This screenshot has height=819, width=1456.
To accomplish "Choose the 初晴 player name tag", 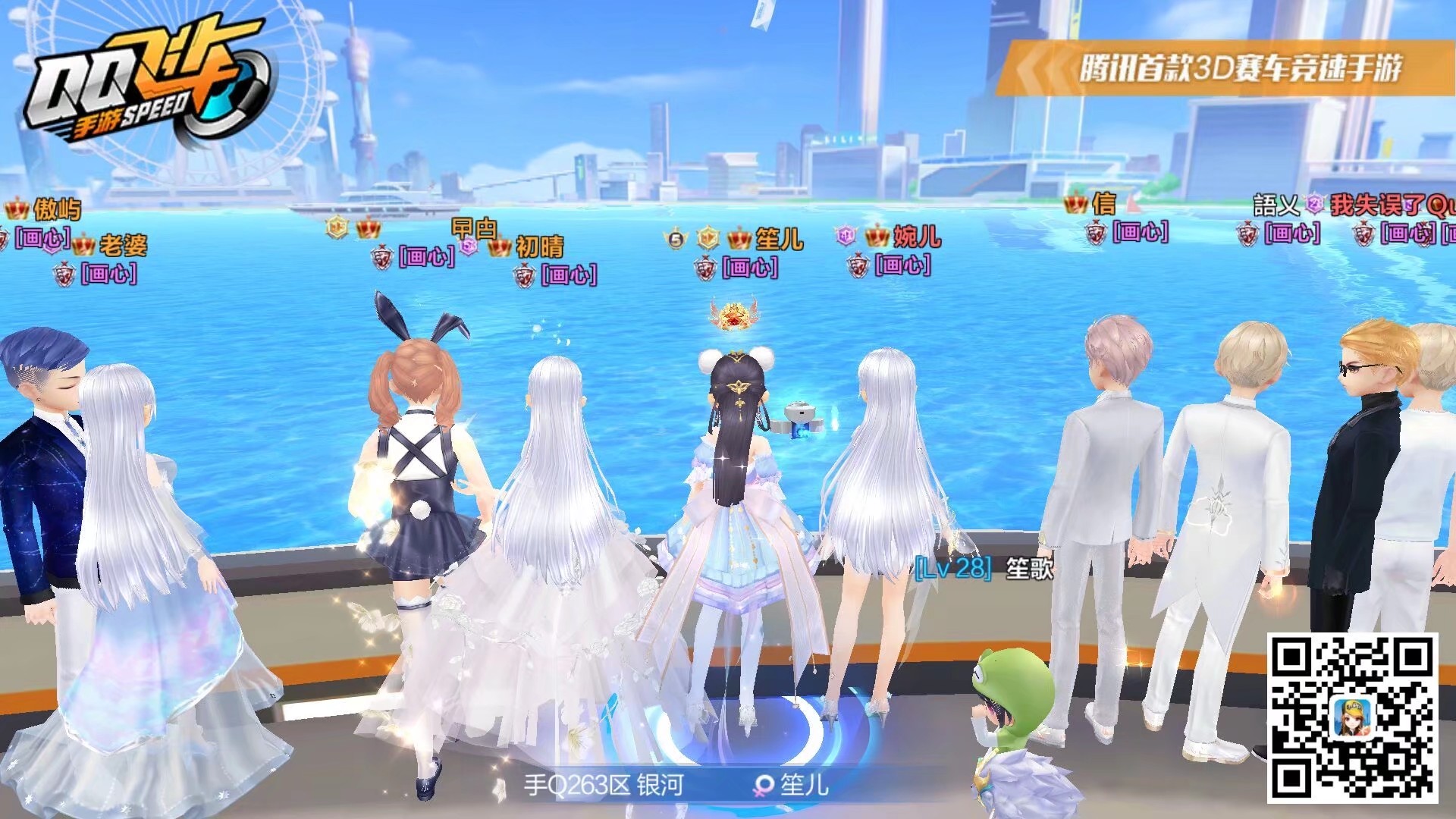I will [539, 246].
